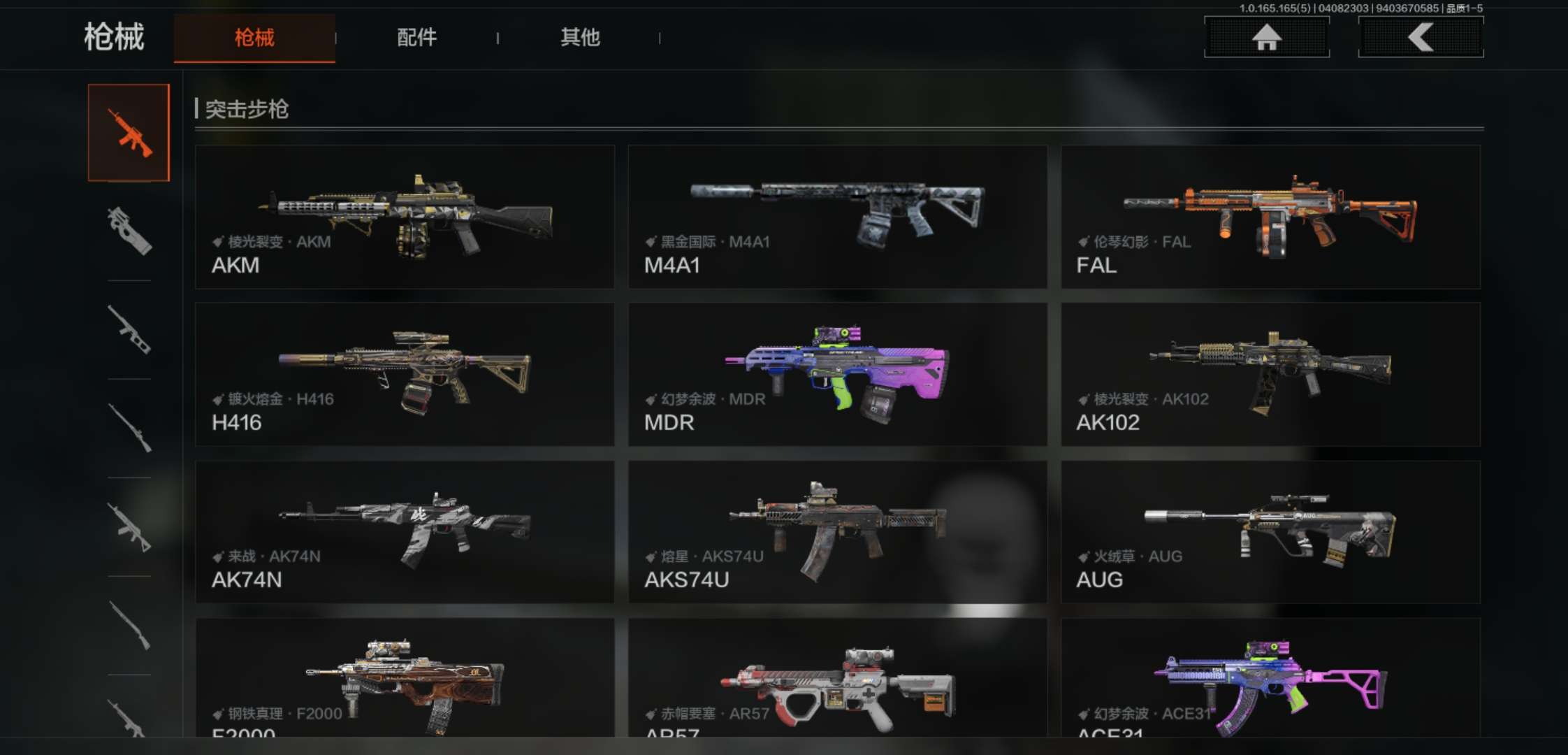Open the AK102 weapon tile
Screen dimensions: 1568x755
[x=1270, y=374]
